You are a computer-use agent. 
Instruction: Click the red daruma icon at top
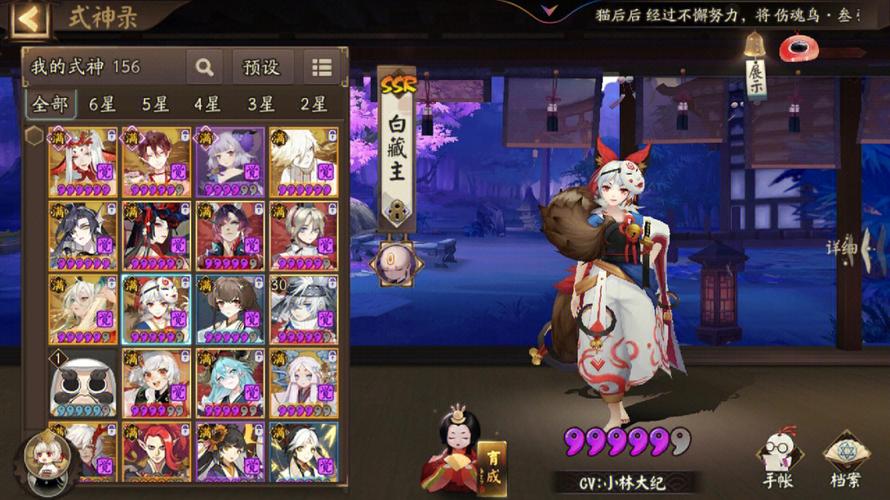(797, 47)
